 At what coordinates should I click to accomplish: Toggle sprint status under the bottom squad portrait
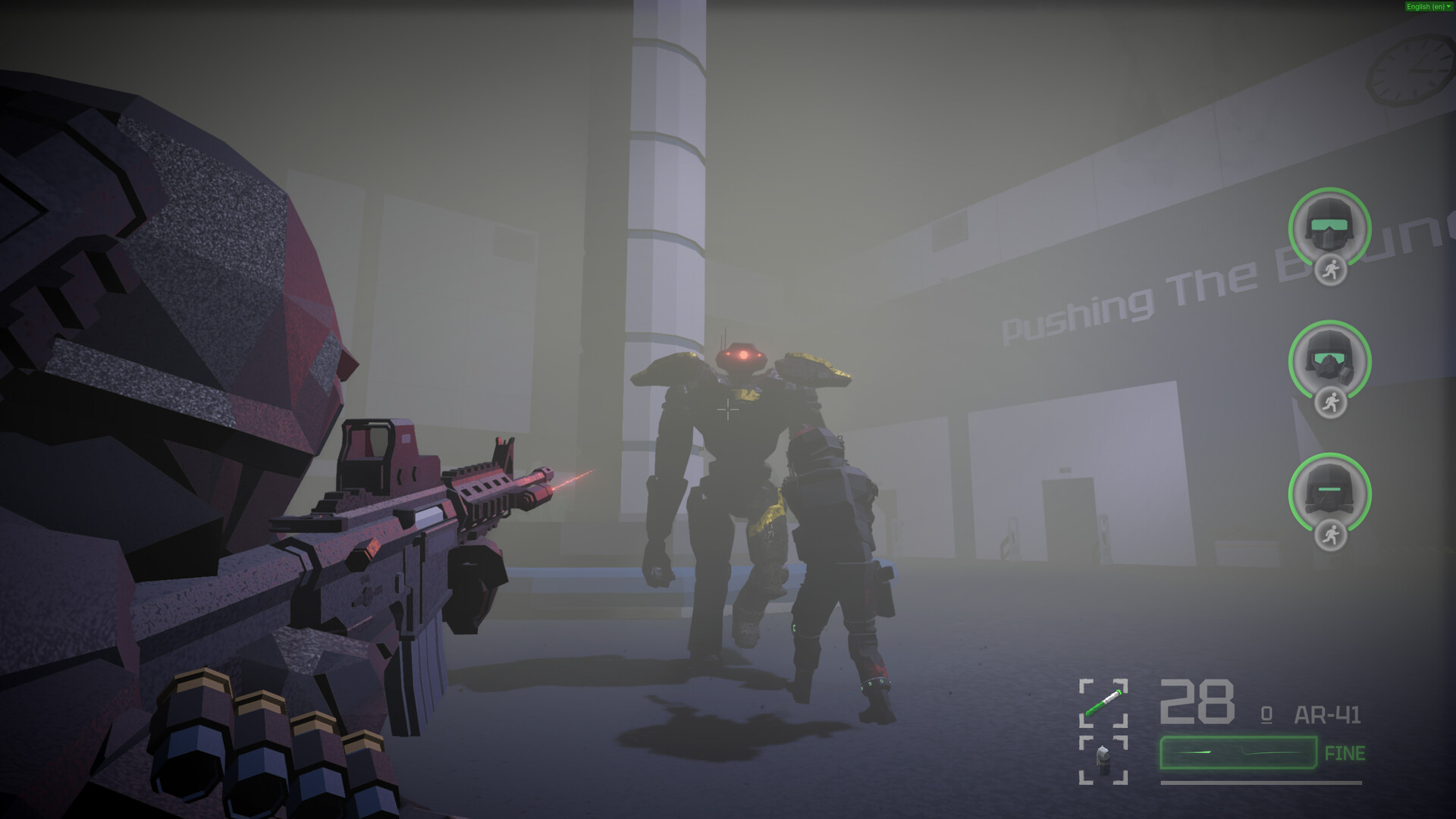coord(1331,533)
